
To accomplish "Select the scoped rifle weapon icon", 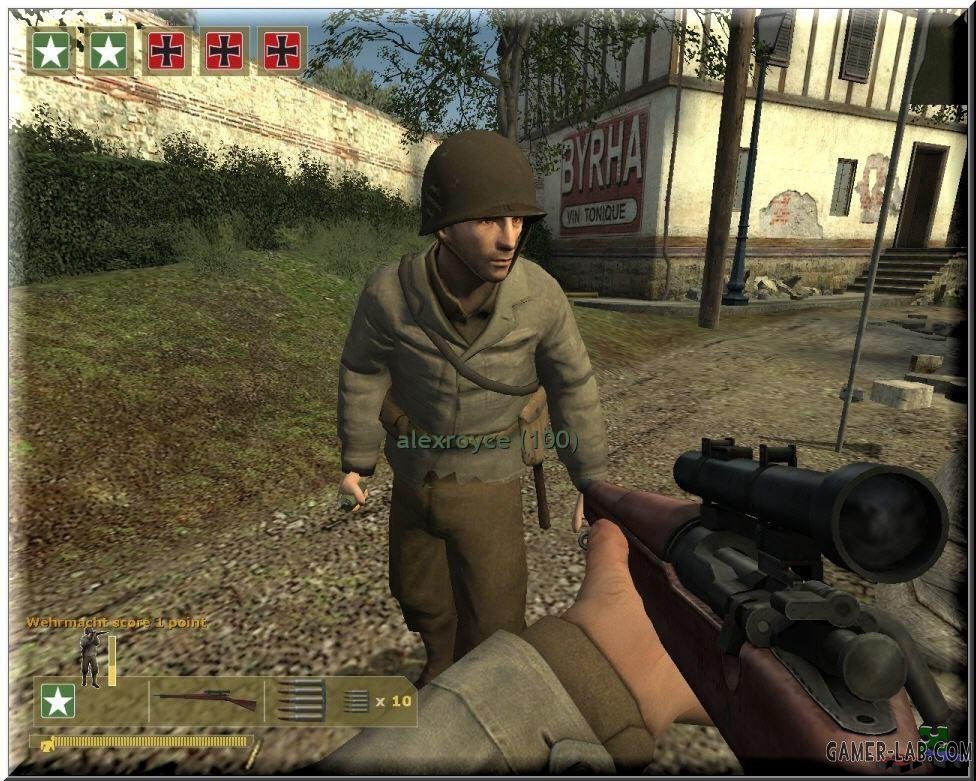I will tap(206, 700).
